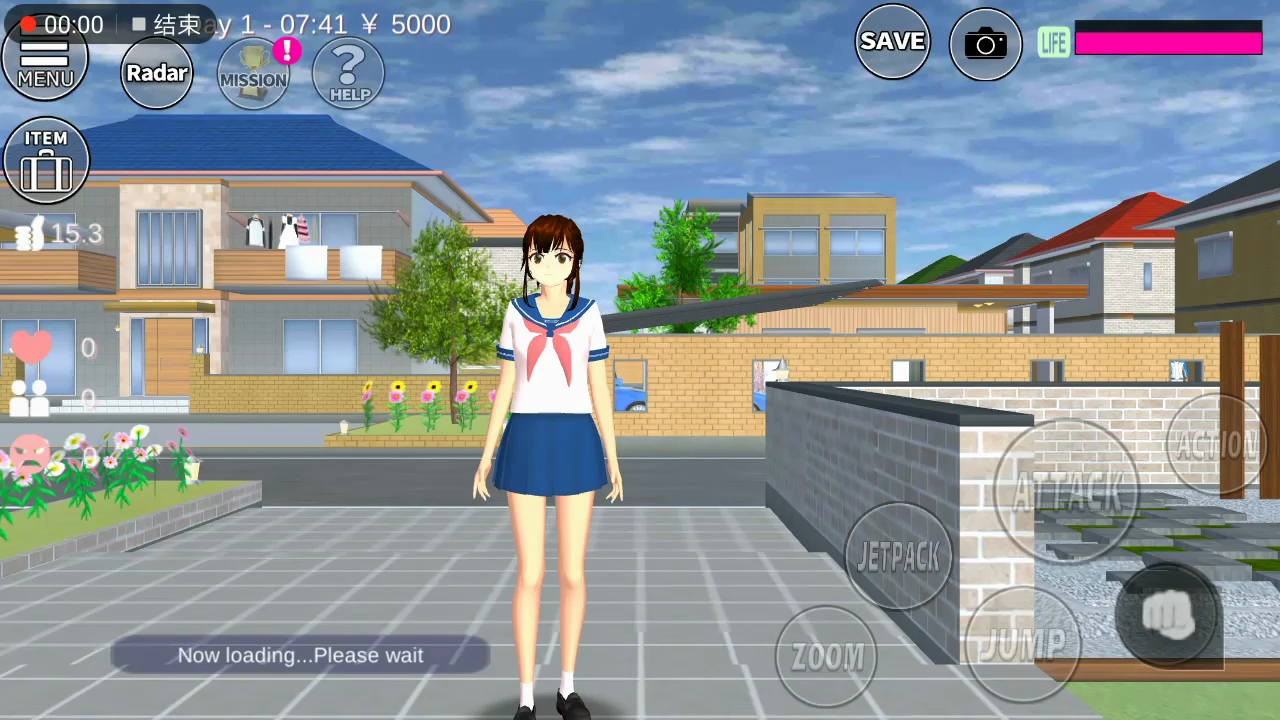Open the MISSION trophy icon
The image size is (1280, 720).
click(x=253, y=74)
